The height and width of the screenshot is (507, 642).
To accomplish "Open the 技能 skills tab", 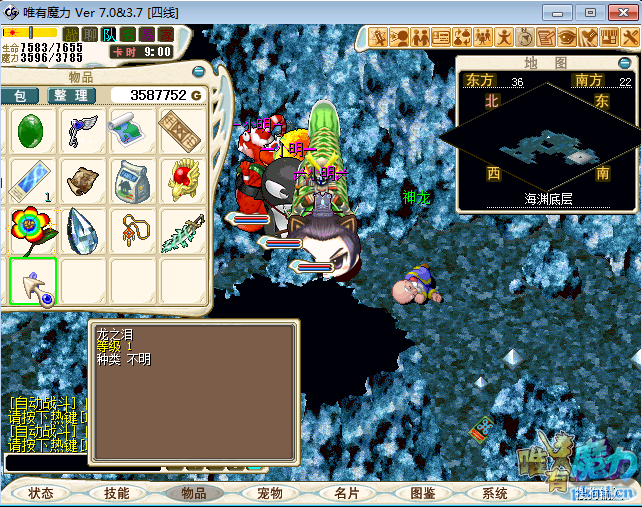I will coord(116,493).
